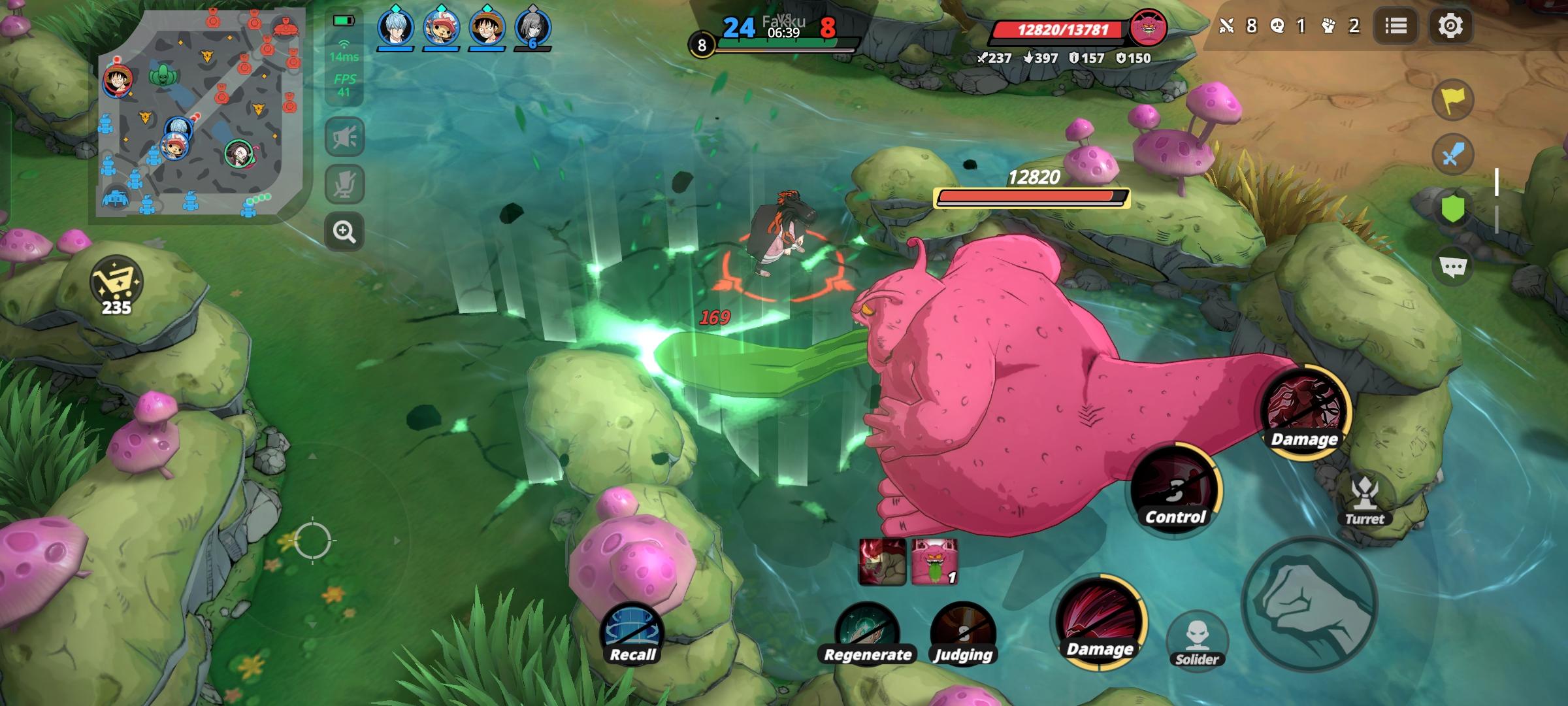This screenshot has height=706, width=1568.
Task: Hit the fist basic attack button
Action: click(1310, 605)
